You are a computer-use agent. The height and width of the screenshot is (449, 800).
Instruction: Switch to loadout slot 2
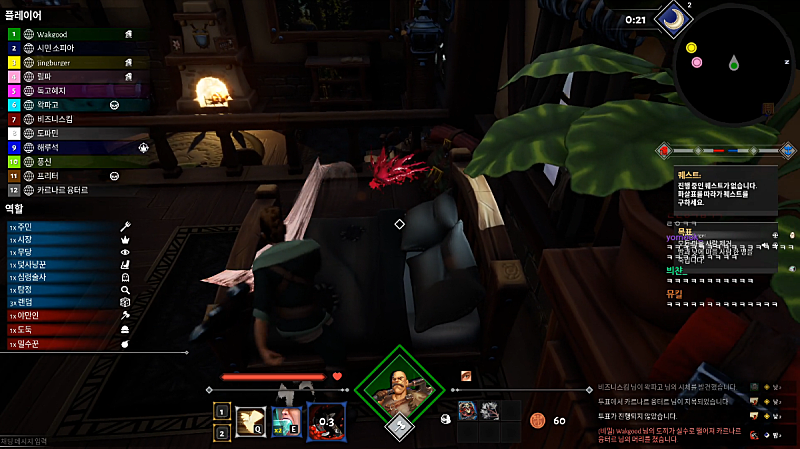(221, 431)
